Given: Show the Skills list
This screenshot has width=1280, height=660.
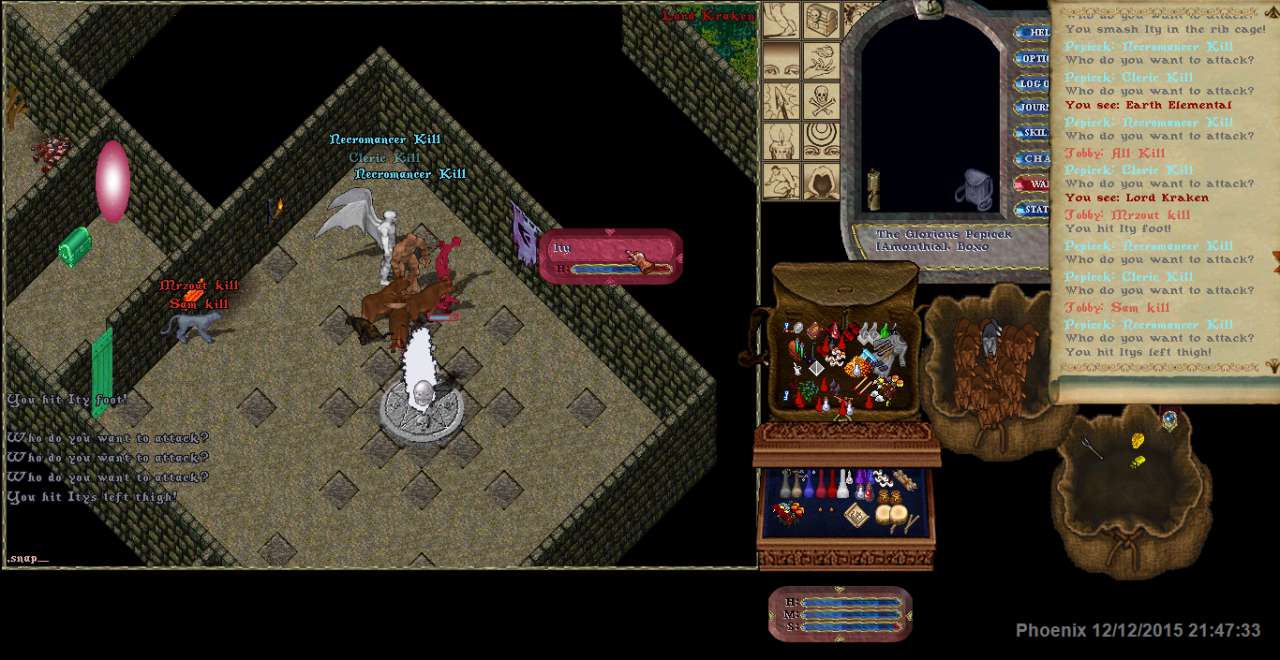Looking at the screenshot, I should click(x=1033, y=133).
